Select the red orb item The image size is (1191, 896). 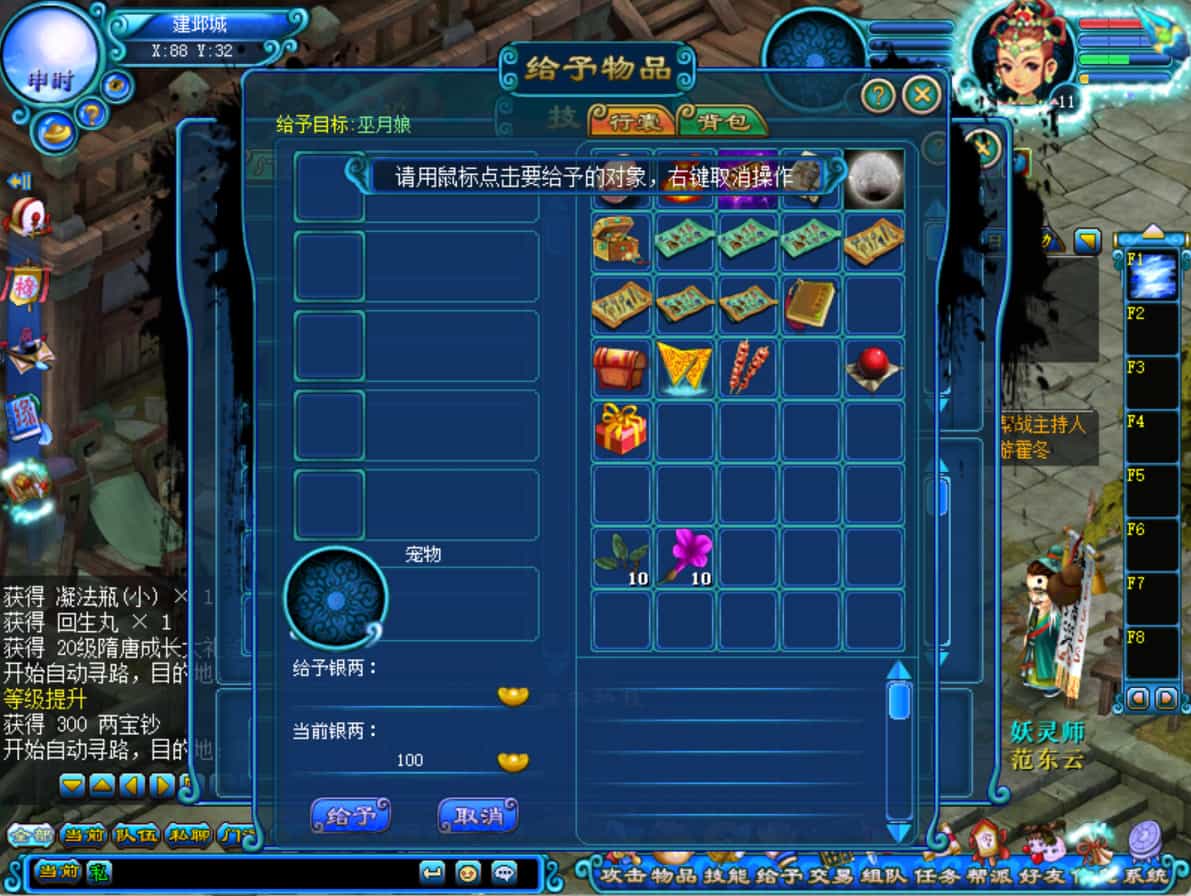[x=873, y=367]
